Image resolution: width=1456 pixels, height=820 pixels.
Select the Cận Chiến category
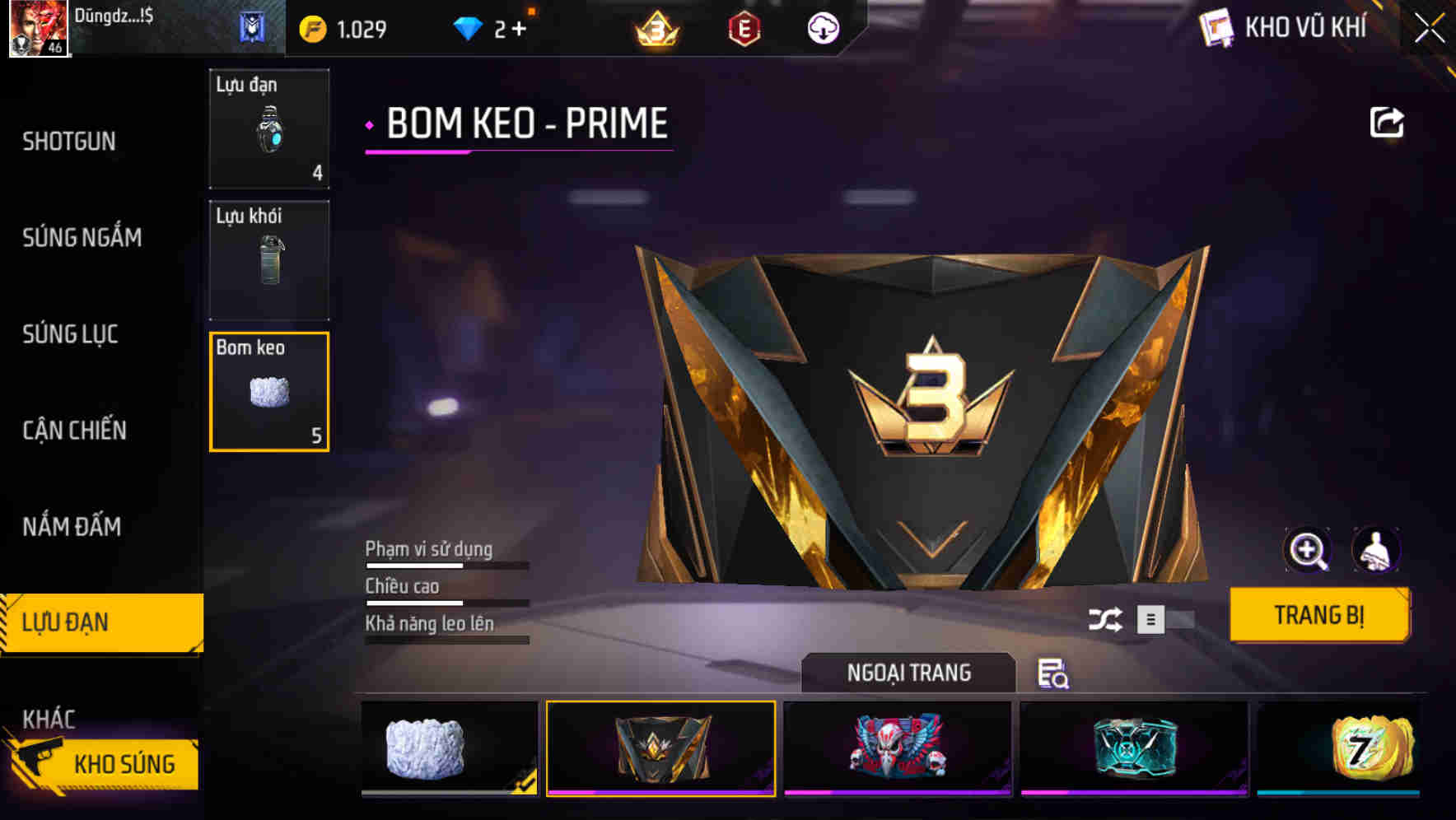point(73,431)
